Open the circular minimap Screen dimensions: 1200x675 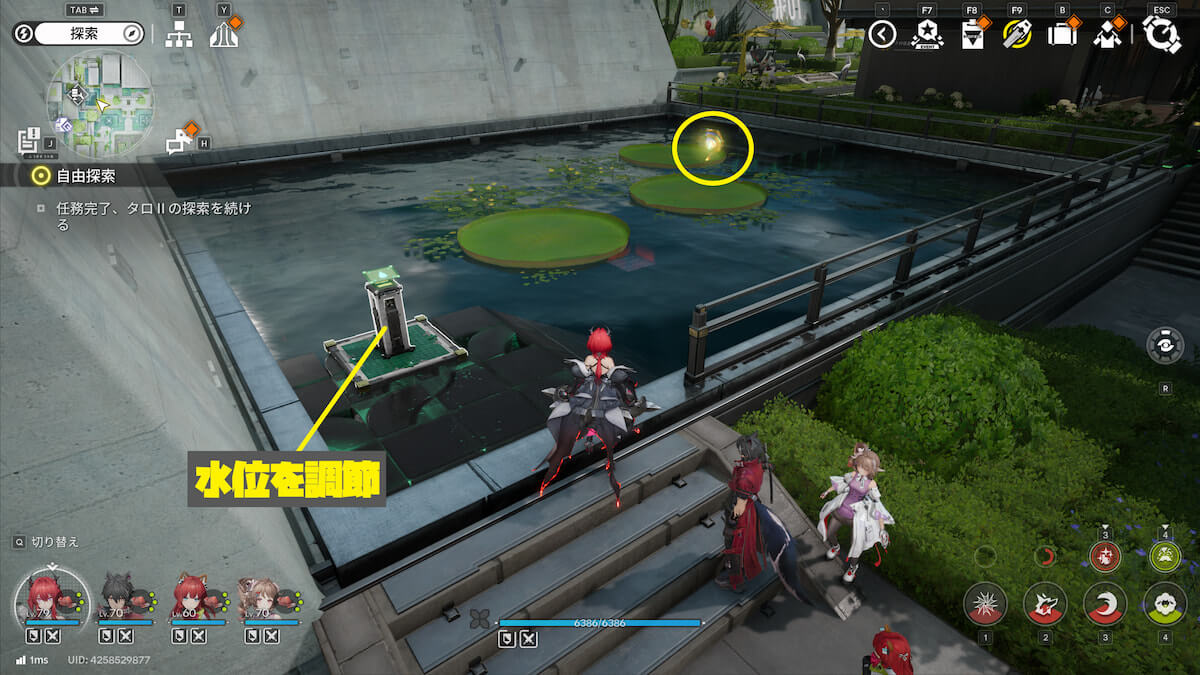99,98
